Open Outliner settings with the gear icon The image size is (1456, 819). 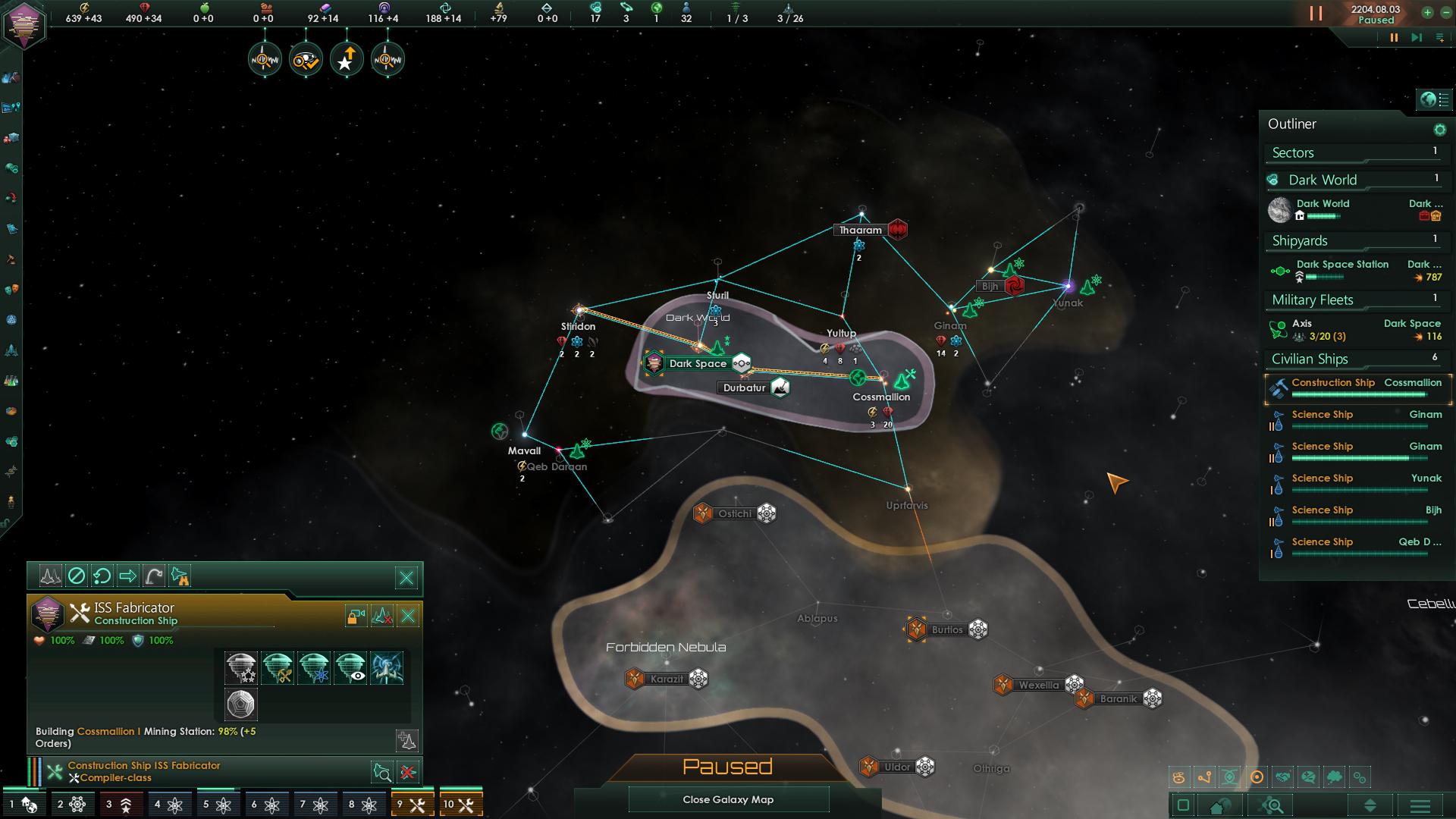pos(1439,129)
